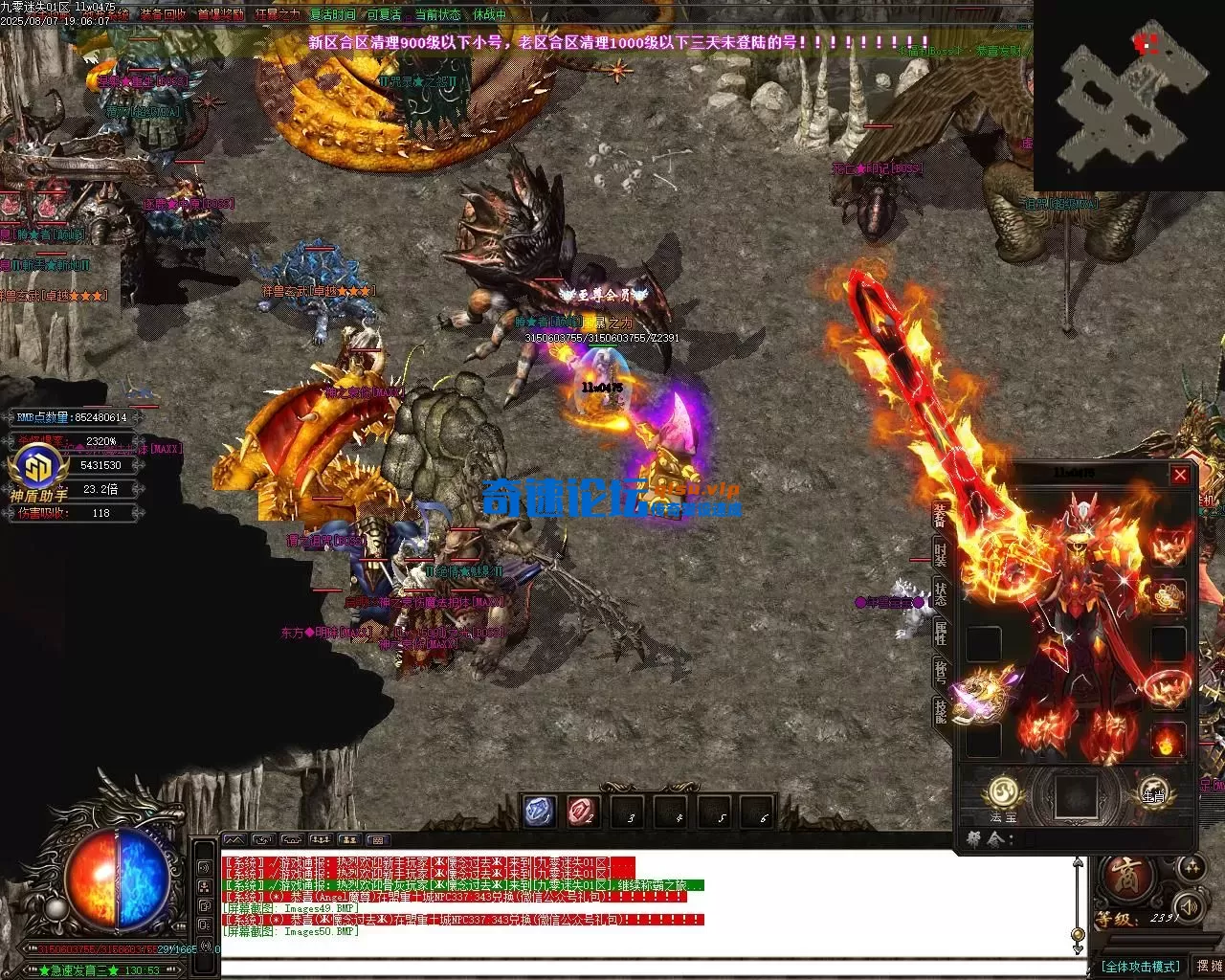Viewport: 1225px width, 980px height.
Task: Switch to the 装备 (equipment) tab
Action: tap(940, 516)
